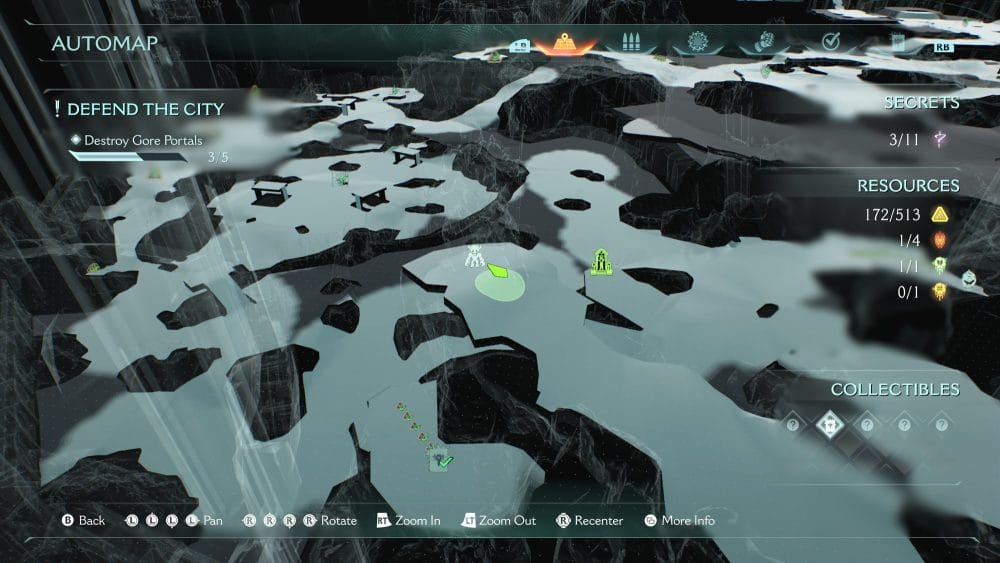Zoom out on the automap
Image resolution: width=1000 pixels, height=563 pixels.
pyautogui.click(x=498, y=521)
